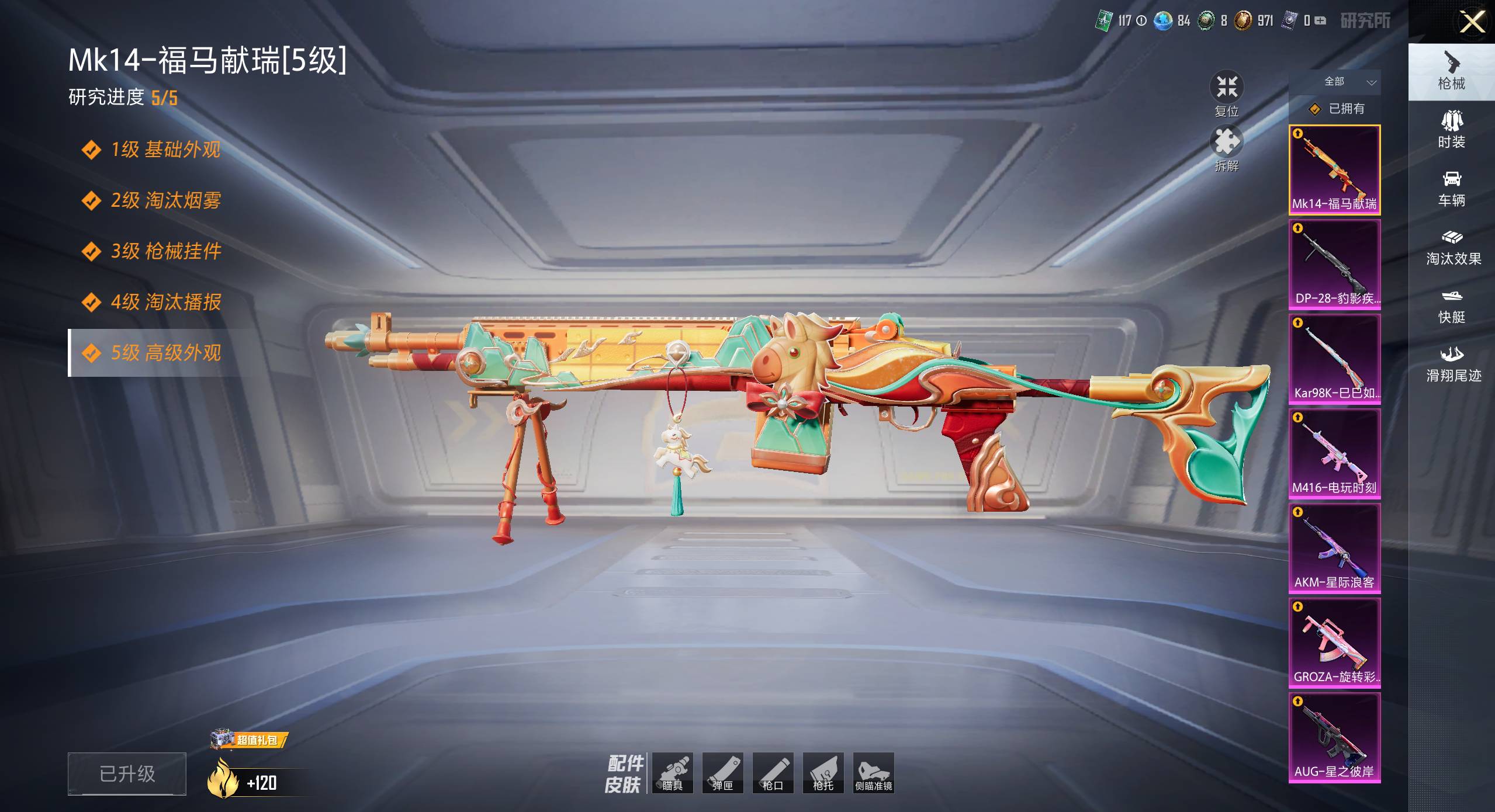
Task: Choose the 瞄具 scope attachment skin
Action: [672, 773]
